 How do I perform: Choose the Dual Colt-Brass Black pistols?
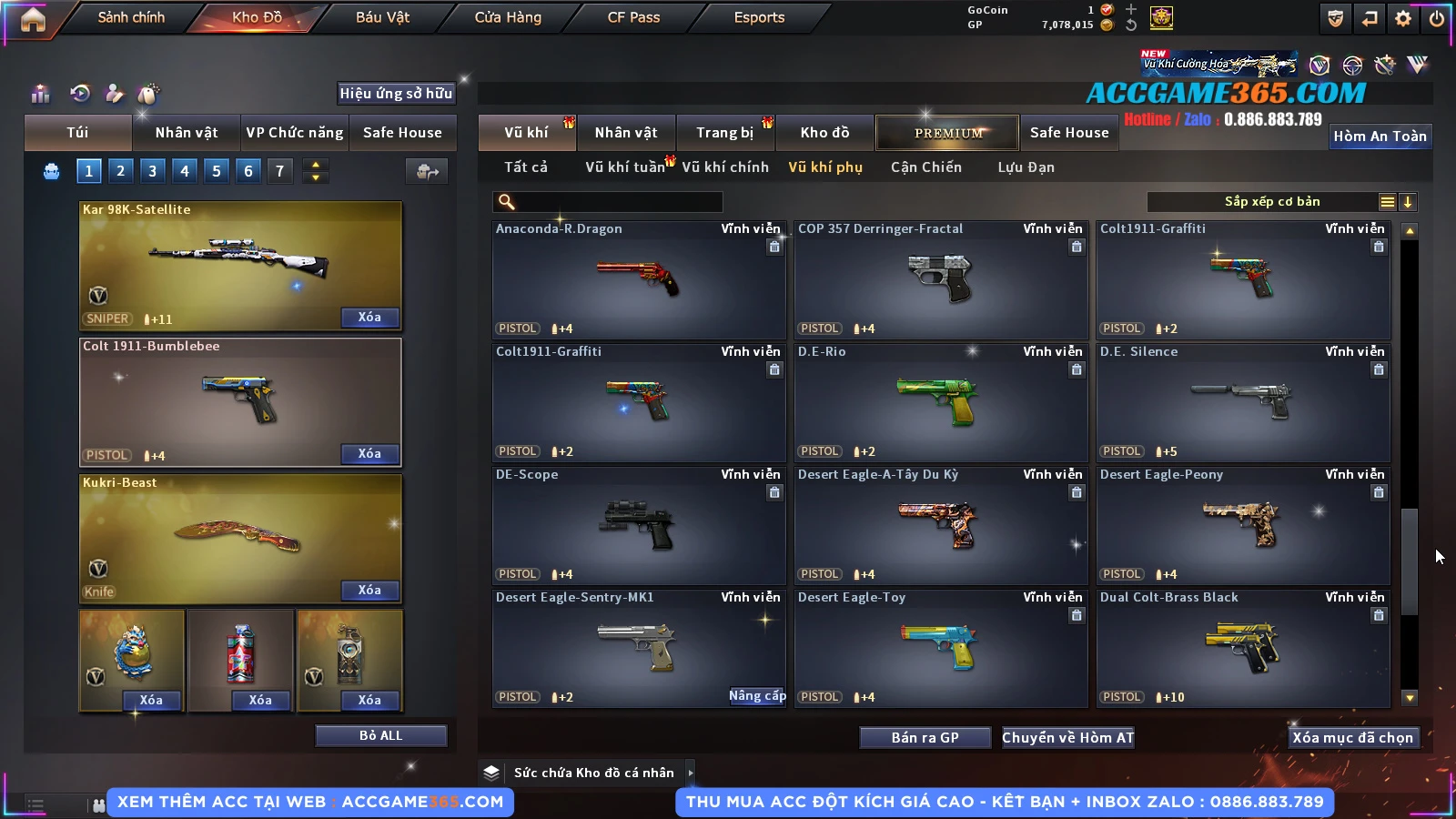click(x=1243, y=648)
